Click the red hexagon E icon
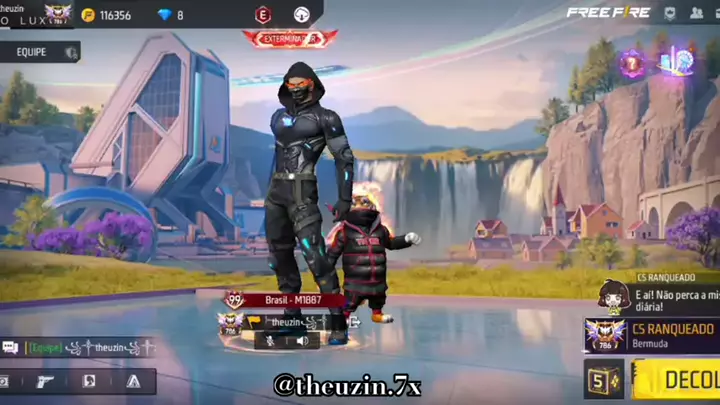Viewport: 720px width, 405px height. pyautogui.click(x=263, y=14)
